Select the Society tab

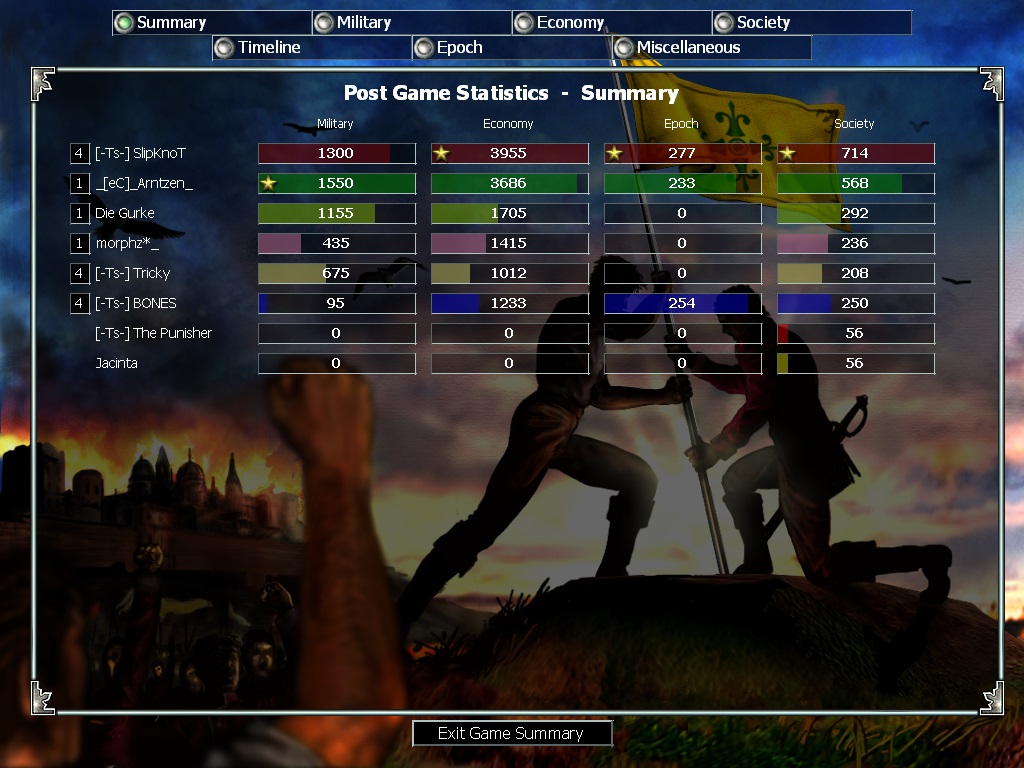coord(811,23)
